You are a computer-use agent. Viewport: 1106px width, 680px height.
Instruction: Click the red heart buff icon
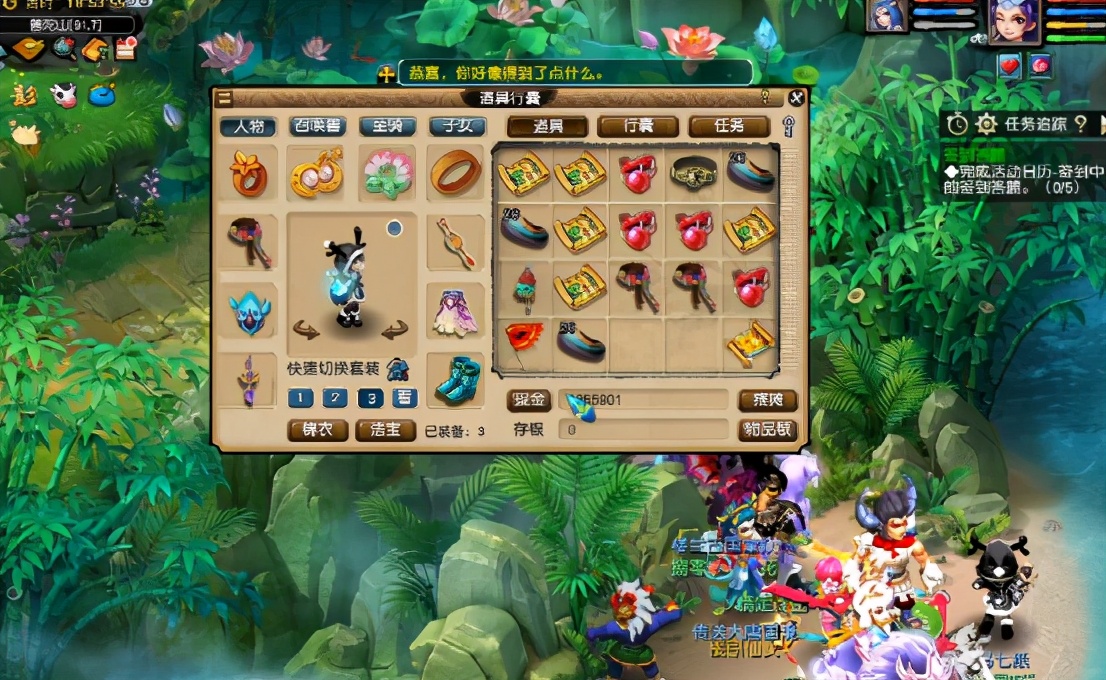(1009, 65)
